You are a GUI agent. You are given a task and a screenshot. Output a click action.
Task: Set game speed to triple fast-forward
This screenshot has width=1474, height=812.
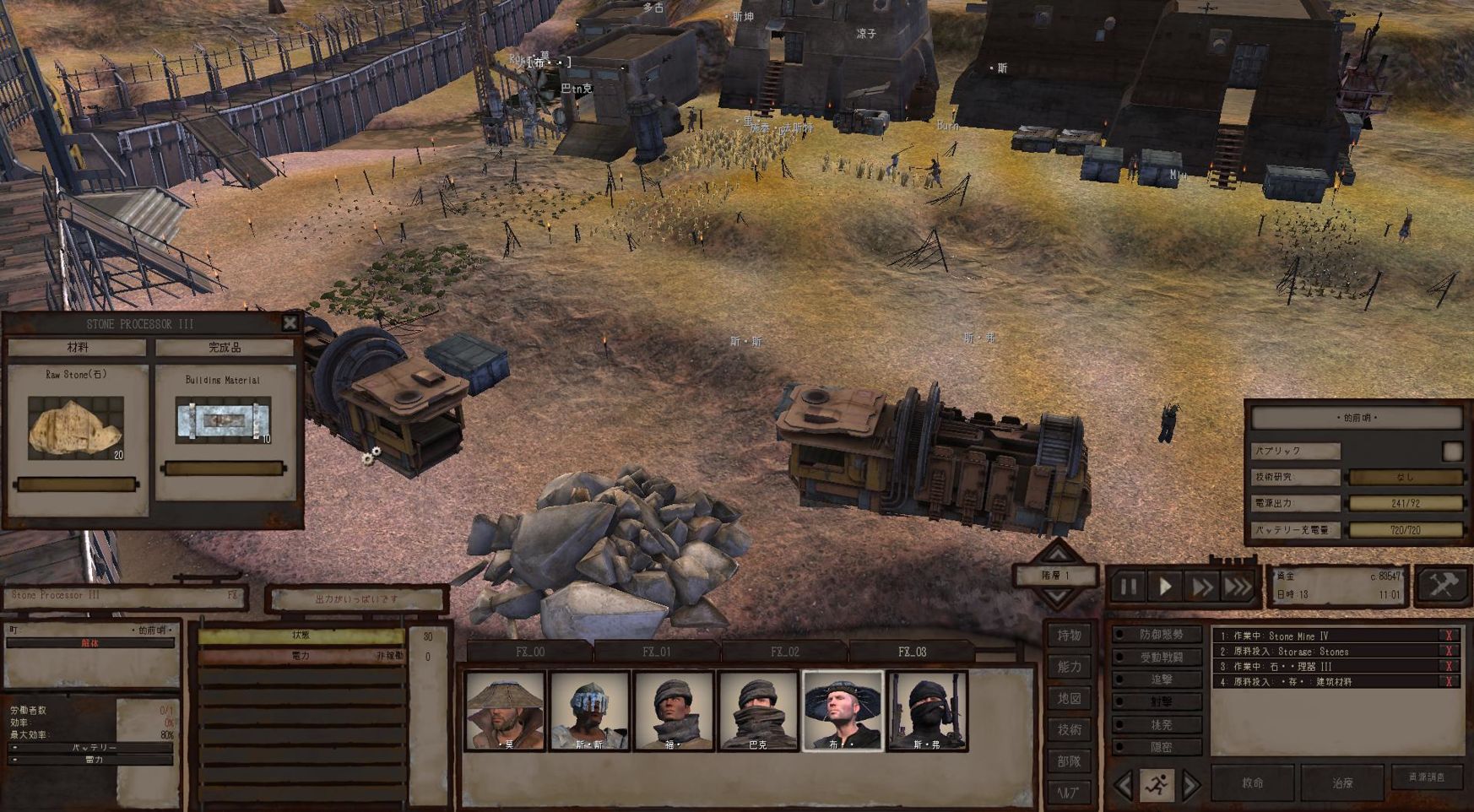tap(1238, 586)
